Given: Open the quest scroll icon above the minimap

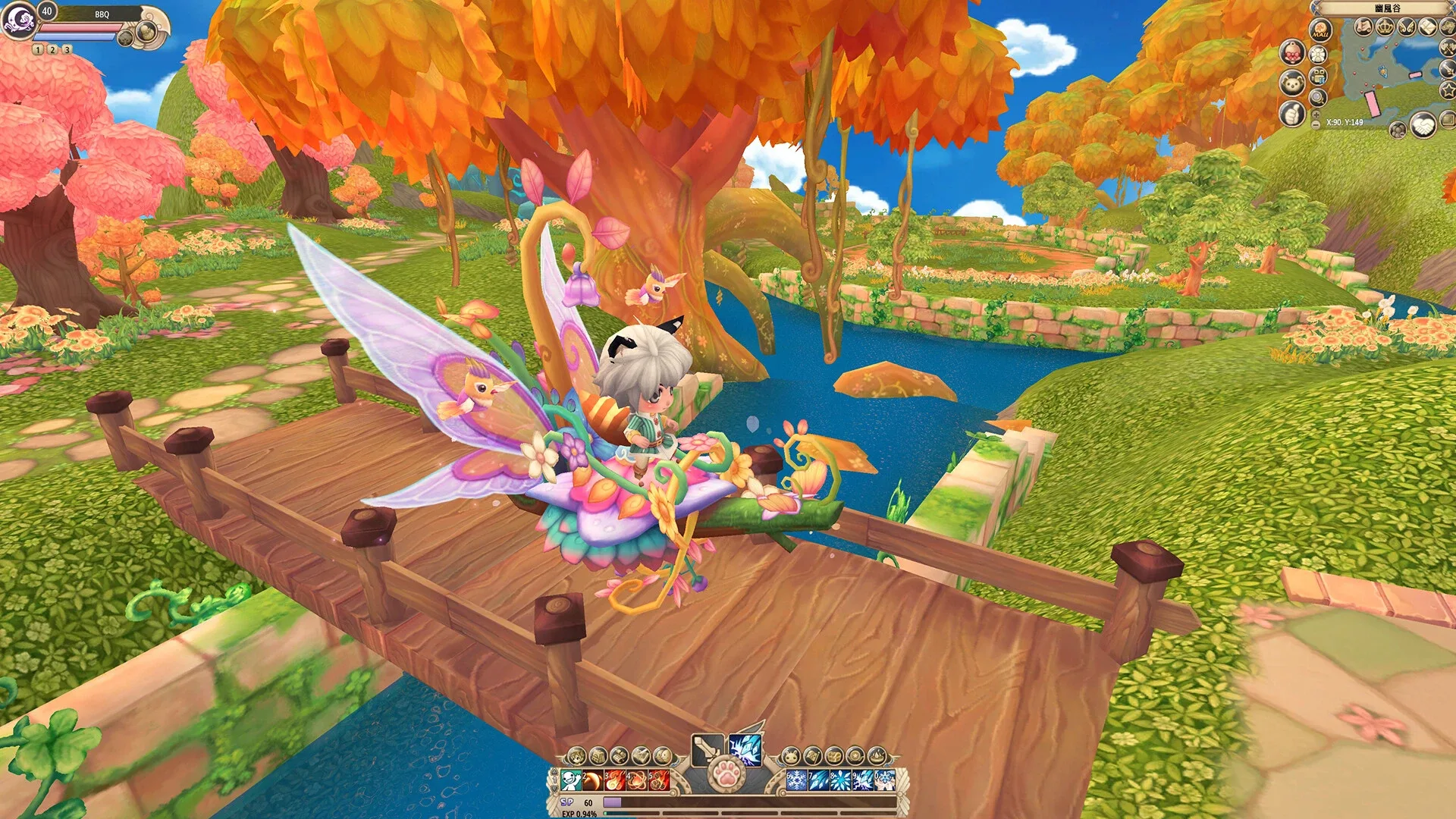Looking at the screenshot, I should [1363, 27].
